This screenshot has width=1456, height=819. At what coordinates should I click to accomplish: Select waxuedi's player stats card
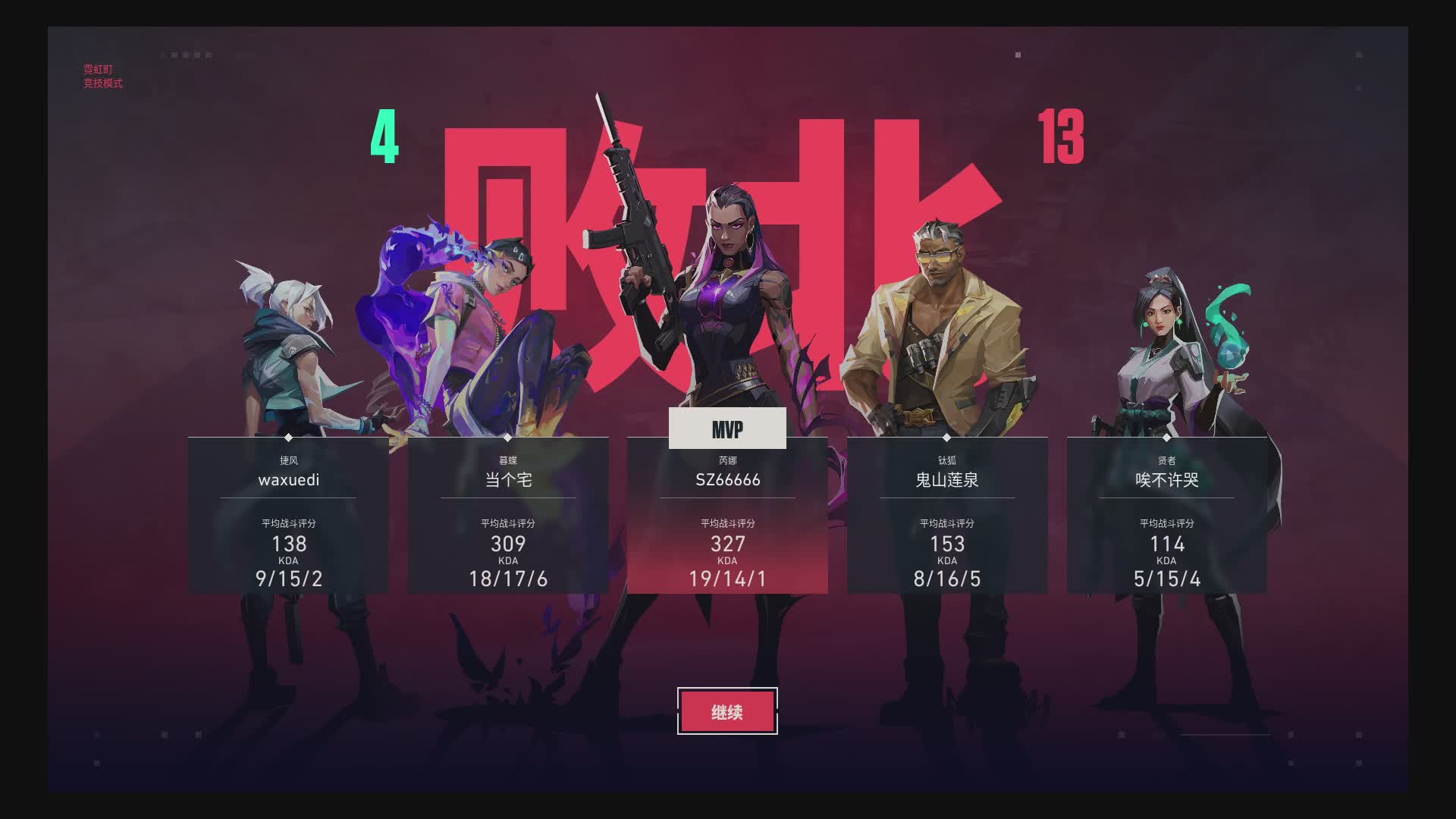(288, 516)
